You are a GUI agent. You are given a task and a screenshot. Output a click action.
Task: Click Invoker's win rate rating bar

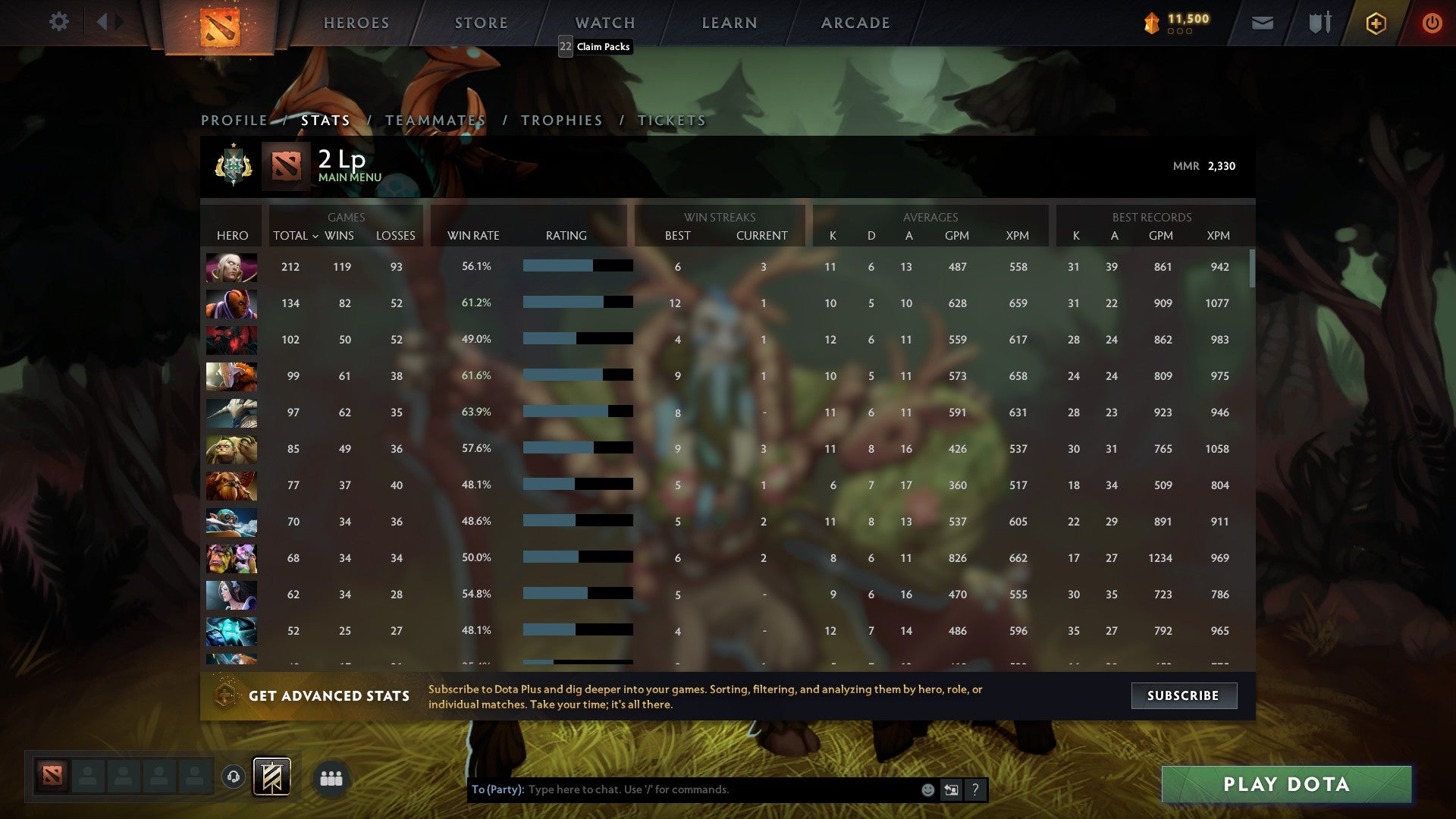pyautogui.click(x=576, y=266)
